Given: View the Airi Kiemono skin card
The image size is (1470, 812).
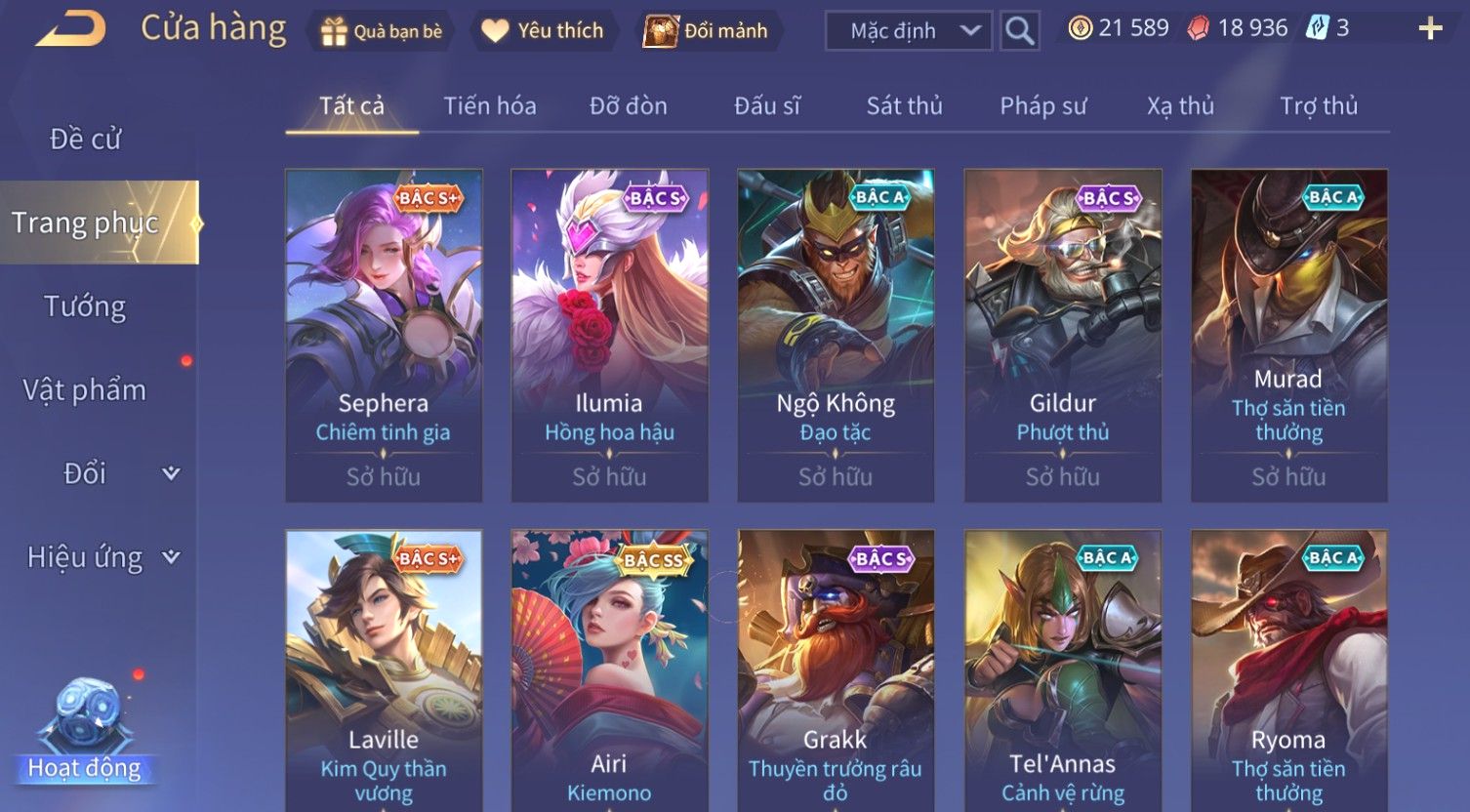Looking at the screenshot, I should click(609, 673).
